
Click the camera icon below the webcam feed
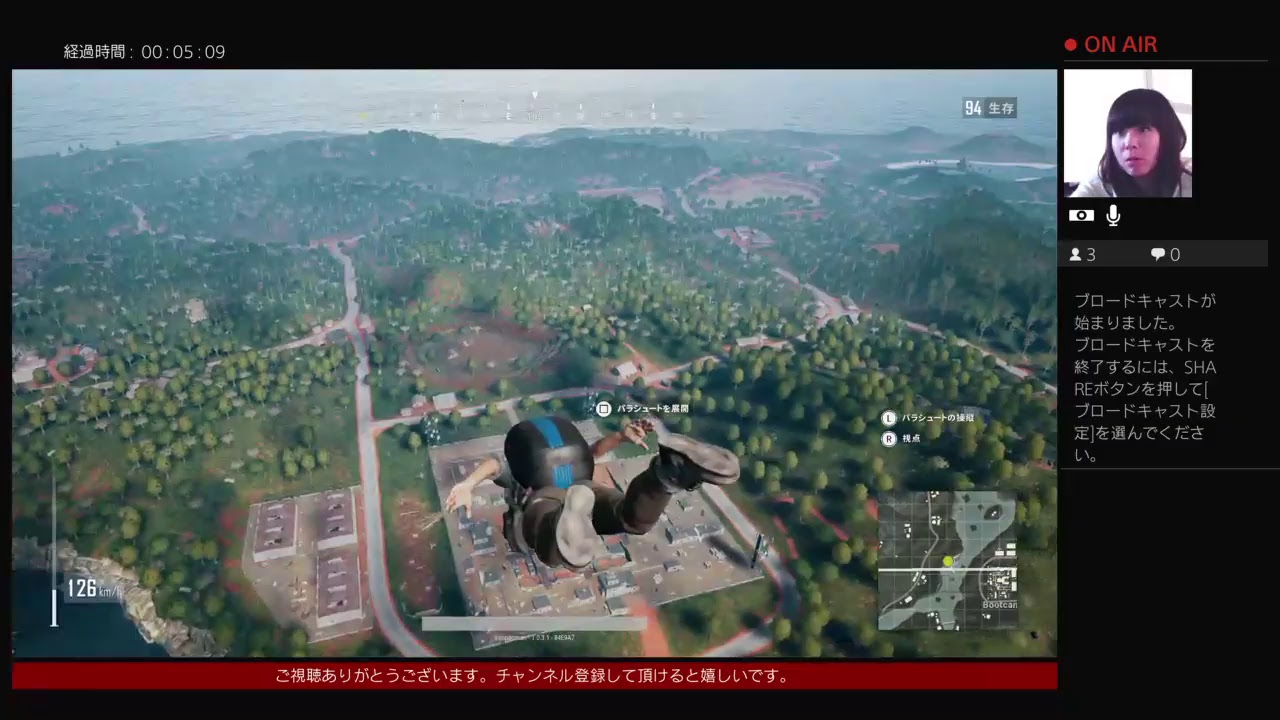coord(1081,215)
